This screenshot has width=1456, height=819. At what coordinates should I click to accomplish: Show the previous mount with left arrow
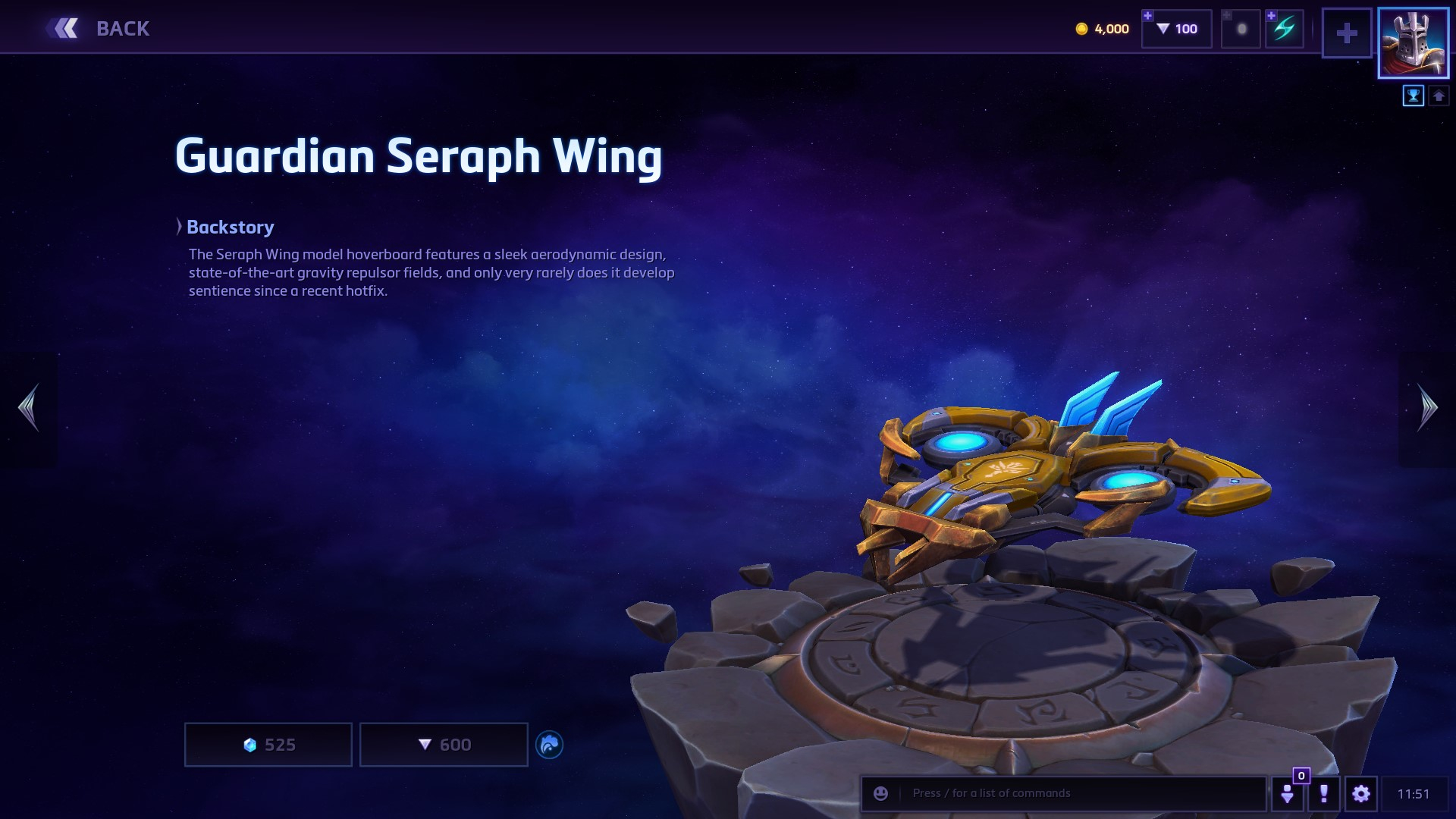click(29, 408)
